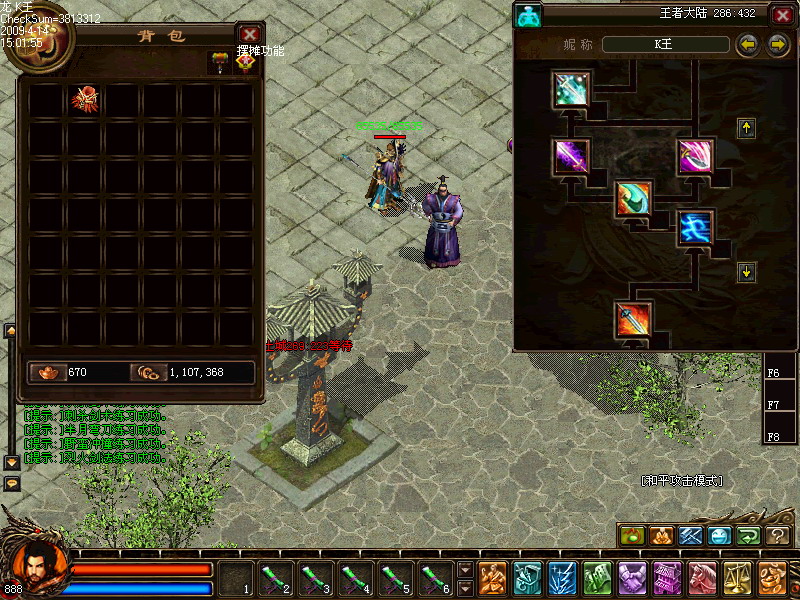Use the green potion in hotbar slot 2
This screenshot has width=800, height=600.
276,579
